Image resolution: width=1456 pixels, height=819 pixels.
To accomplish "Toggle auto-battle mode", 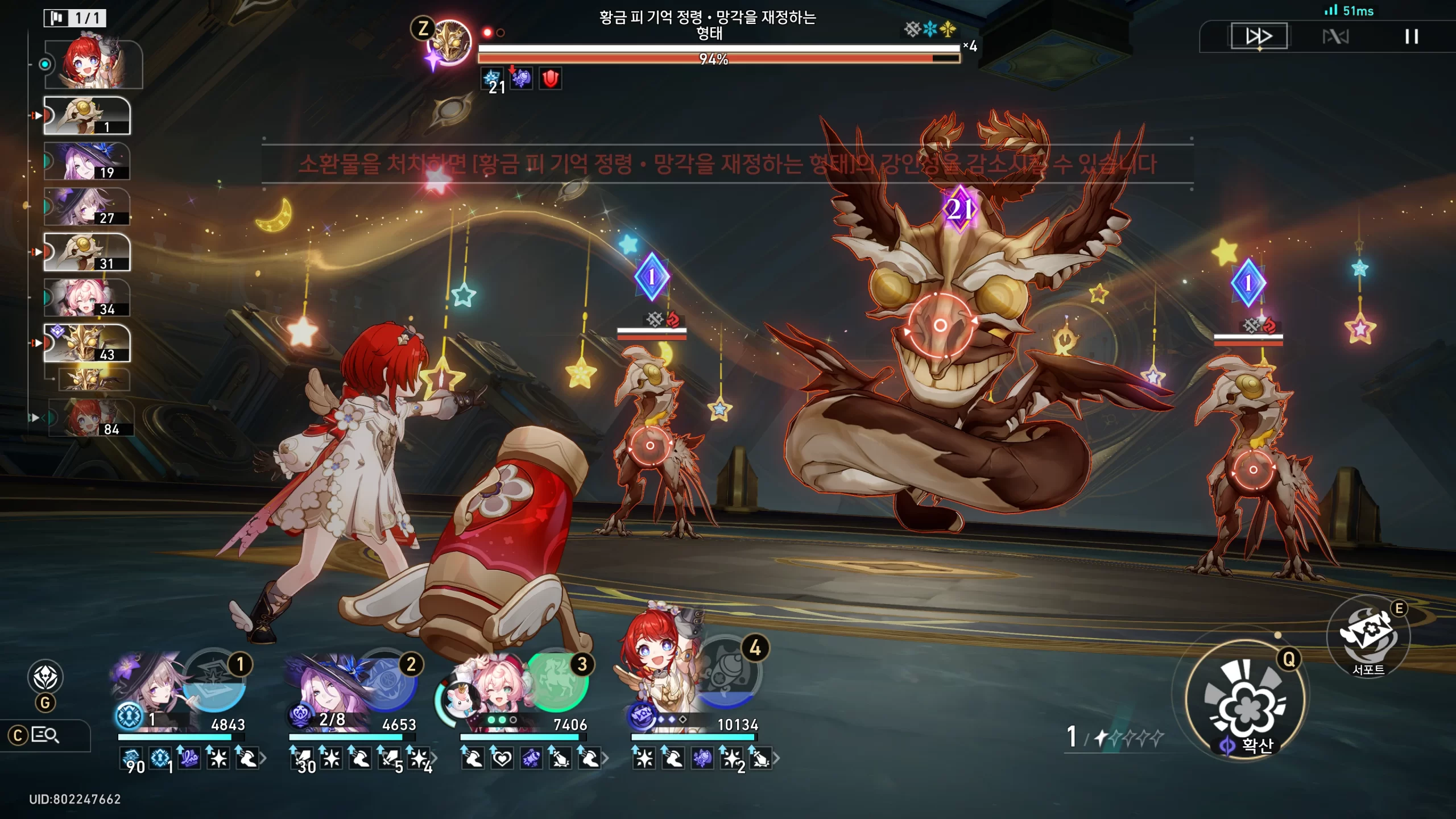I will point(1335,37).
